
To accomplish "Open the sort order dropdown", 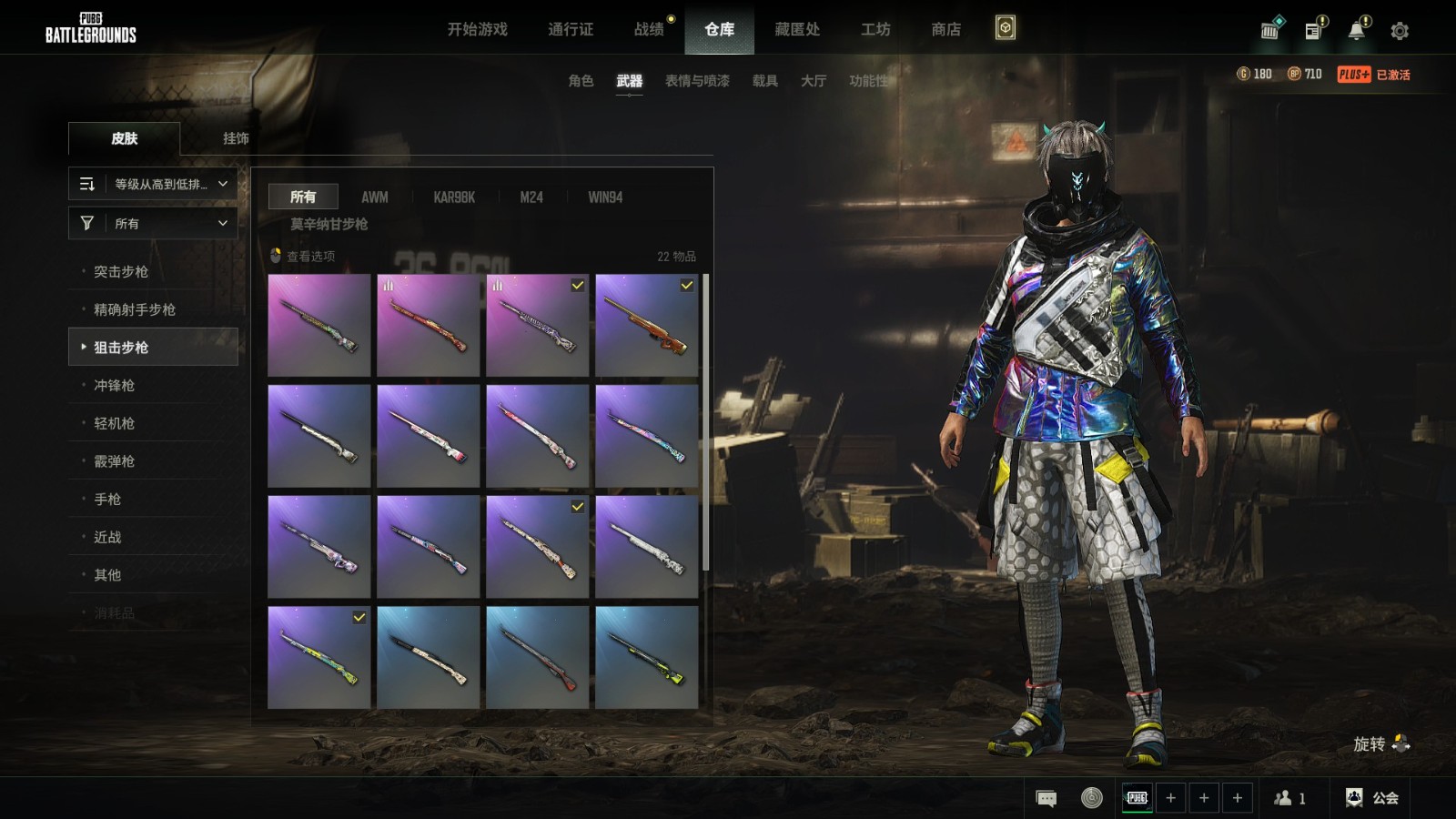I will 153,184.
